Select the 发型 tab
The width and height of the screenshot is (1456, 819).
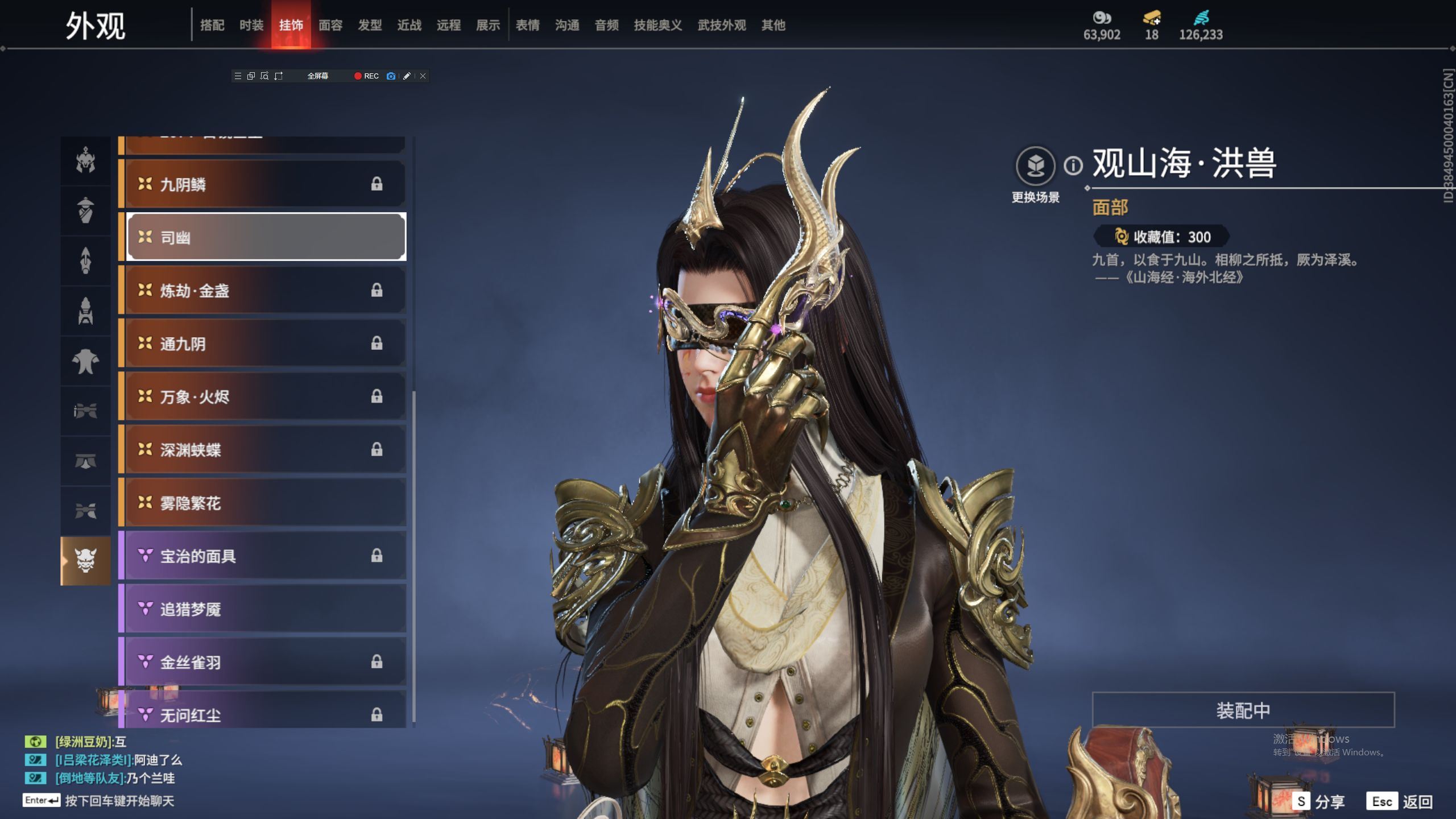[x=370, y=25]
